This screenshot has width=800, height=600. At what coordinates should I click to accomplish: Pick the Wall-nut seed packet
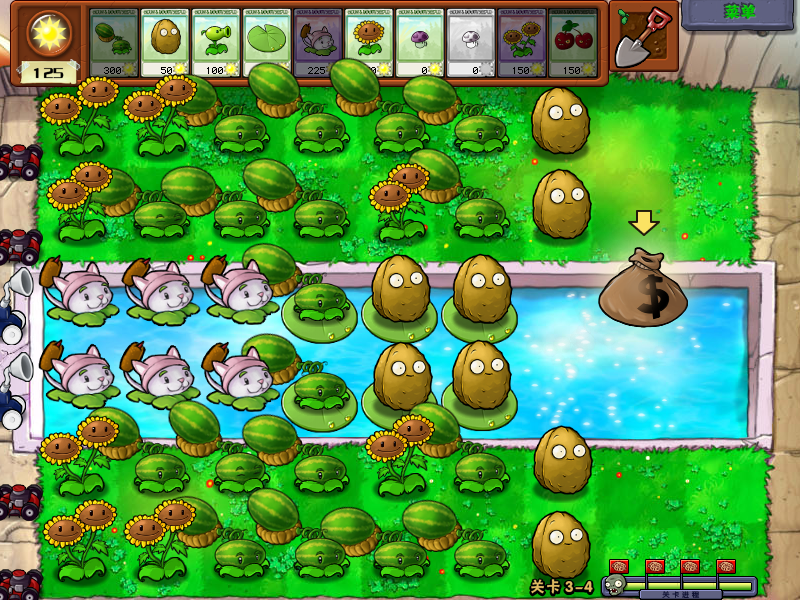165,43
